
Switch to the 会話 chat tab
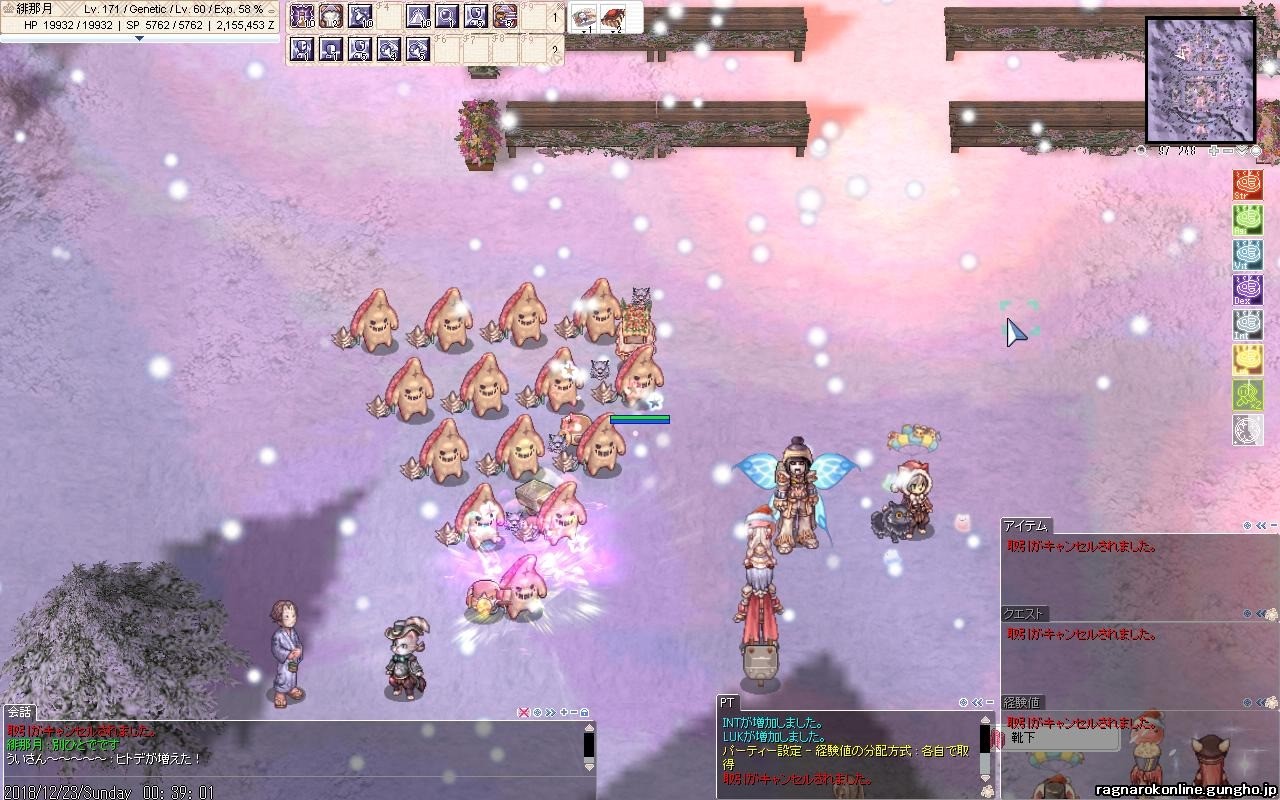(19, 712)
